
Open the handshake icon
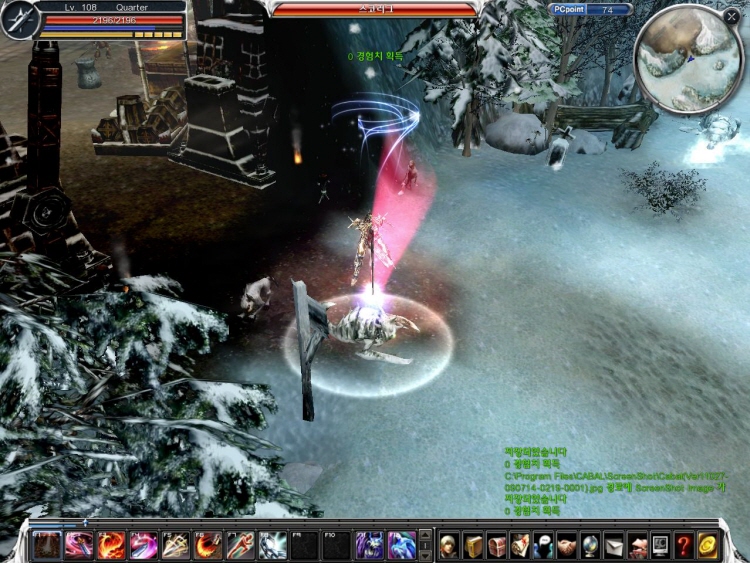point(567,545)
